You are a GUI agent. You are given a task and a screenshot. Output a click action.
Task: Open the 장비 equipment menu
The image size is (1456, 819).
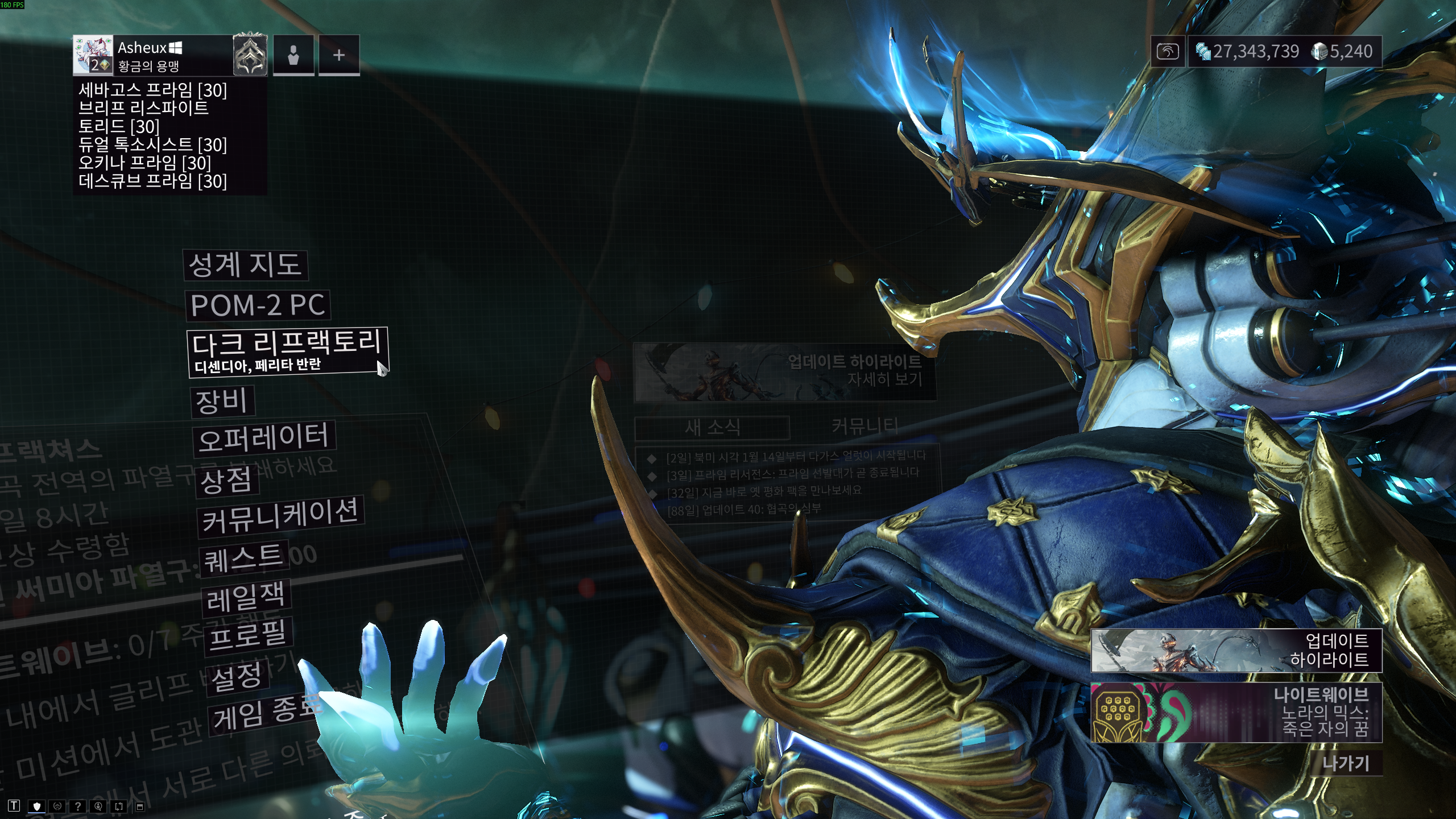click(x=222, y=401)
